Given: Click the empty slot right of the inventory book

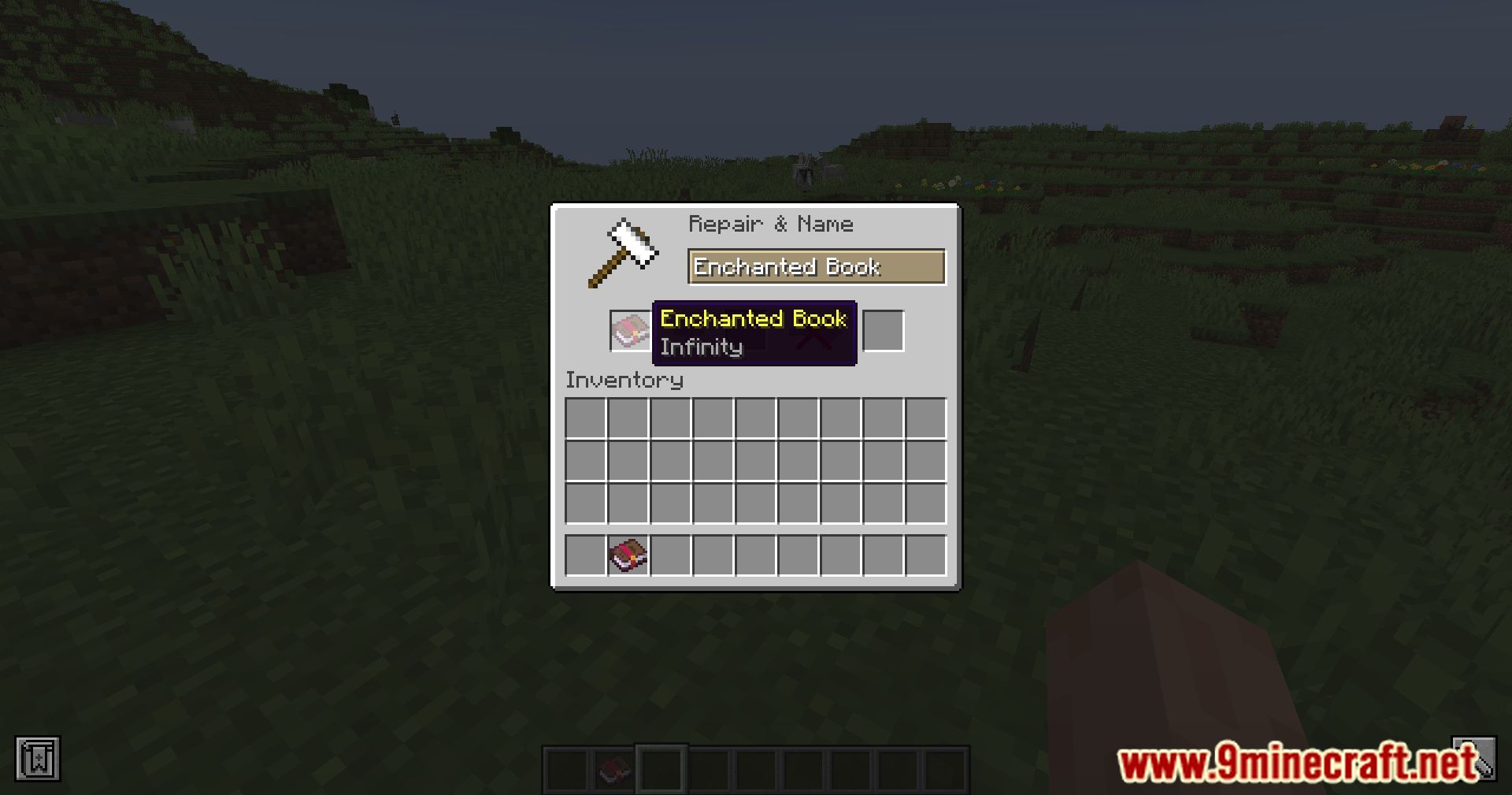Looking at the screenshot, I should point(670,555).
